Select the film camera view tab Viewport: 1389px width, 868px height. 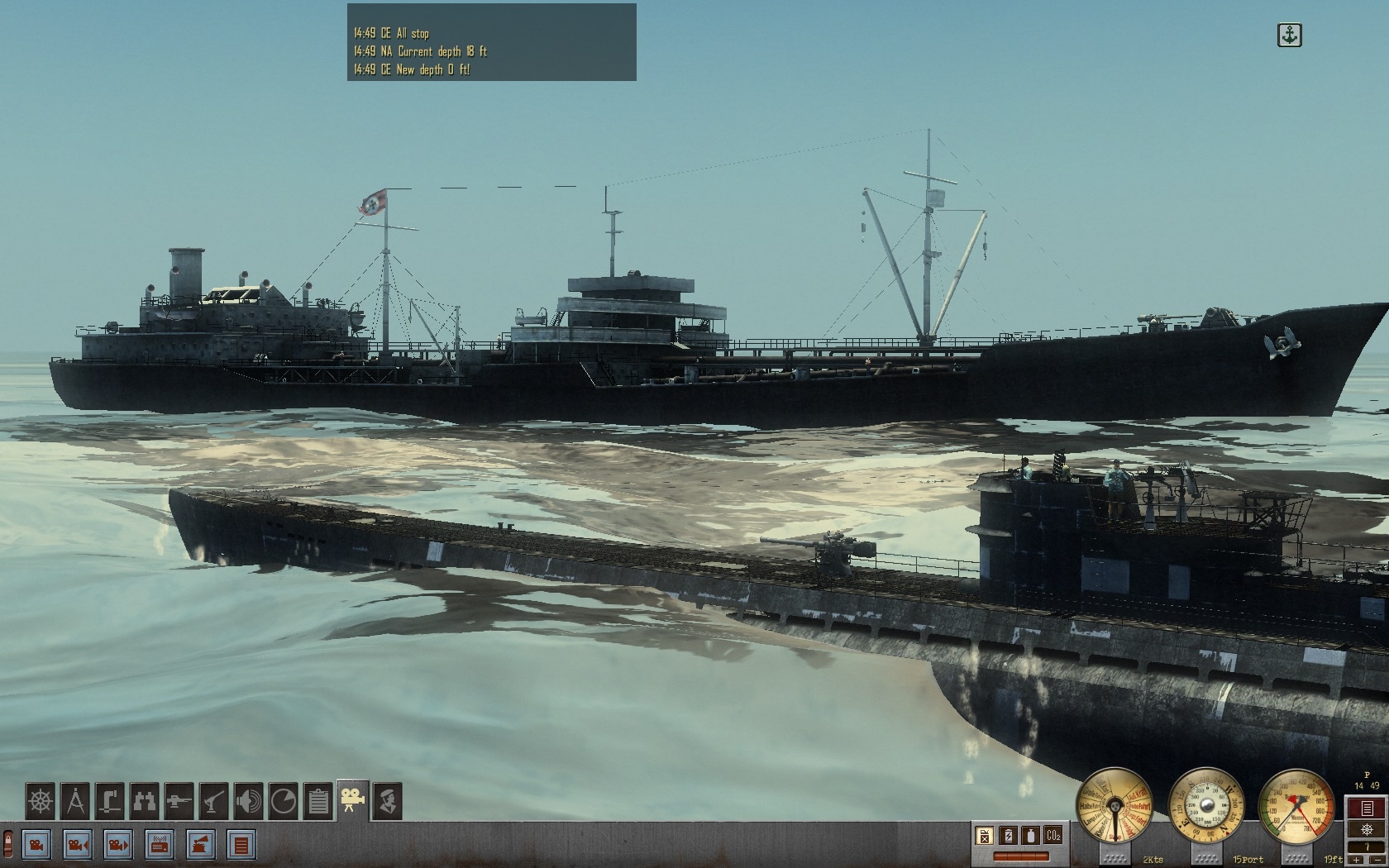[353, 801]
